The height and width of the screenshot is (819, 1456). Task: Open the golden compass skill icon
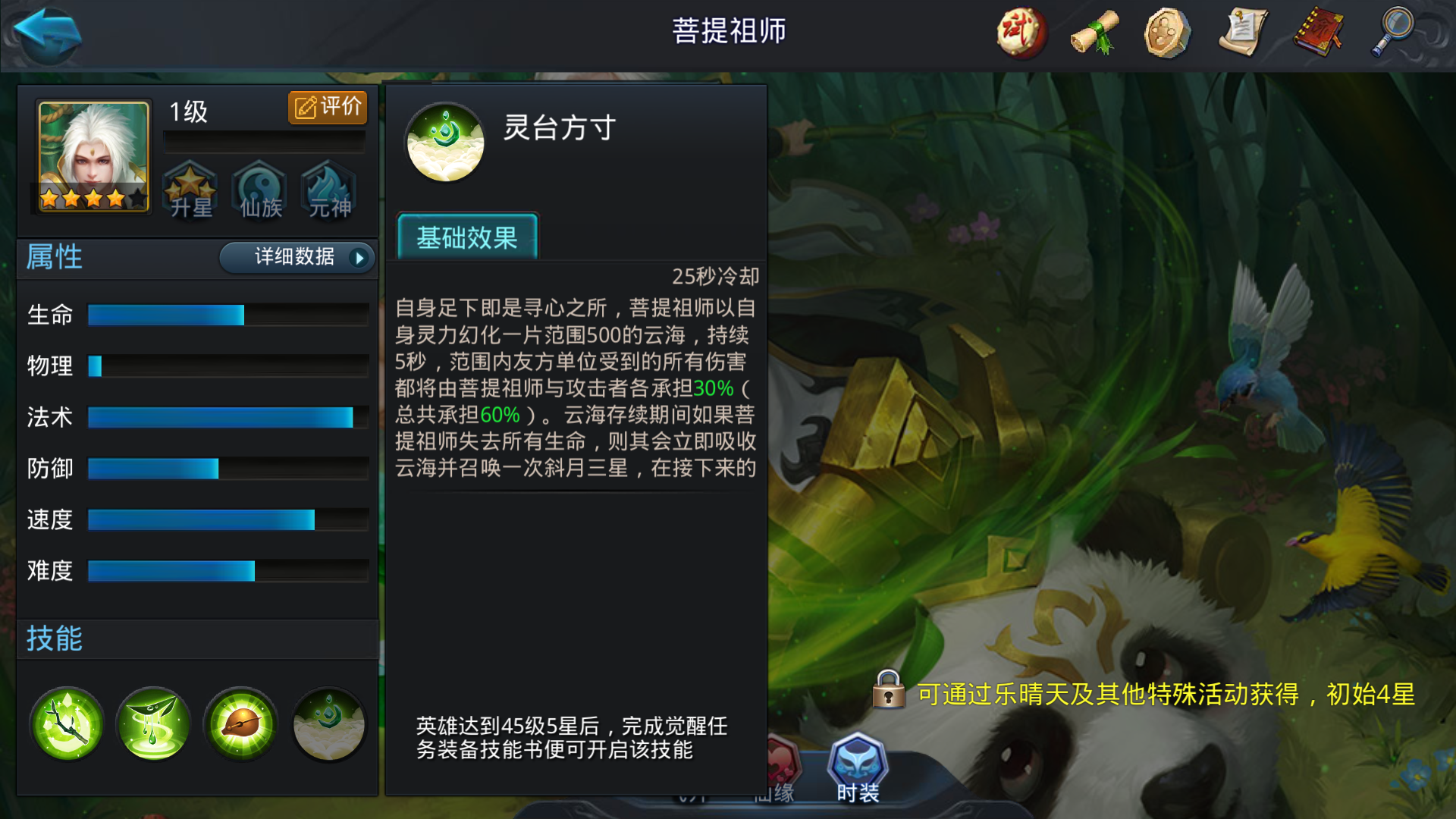pyautogui.click(x=240, y=724)
